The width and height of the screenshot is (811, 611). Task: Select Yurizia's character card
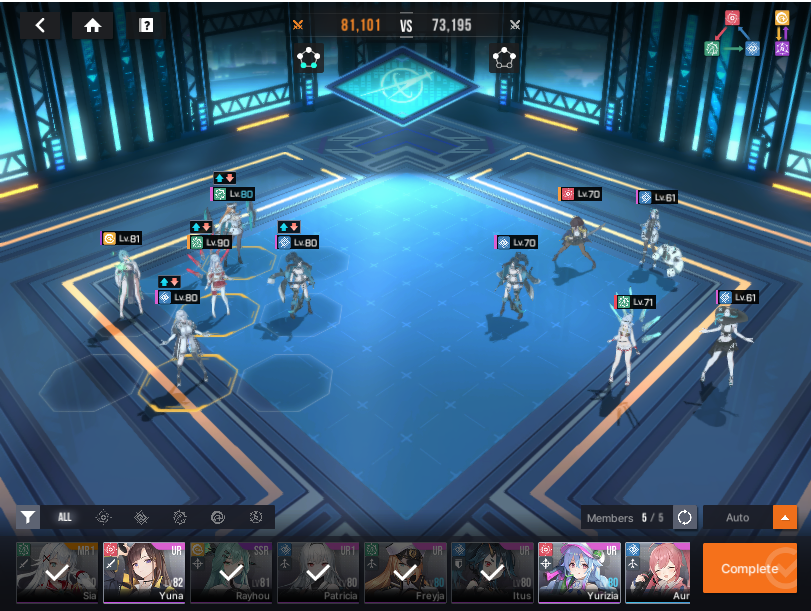click(x=579, y=573)
